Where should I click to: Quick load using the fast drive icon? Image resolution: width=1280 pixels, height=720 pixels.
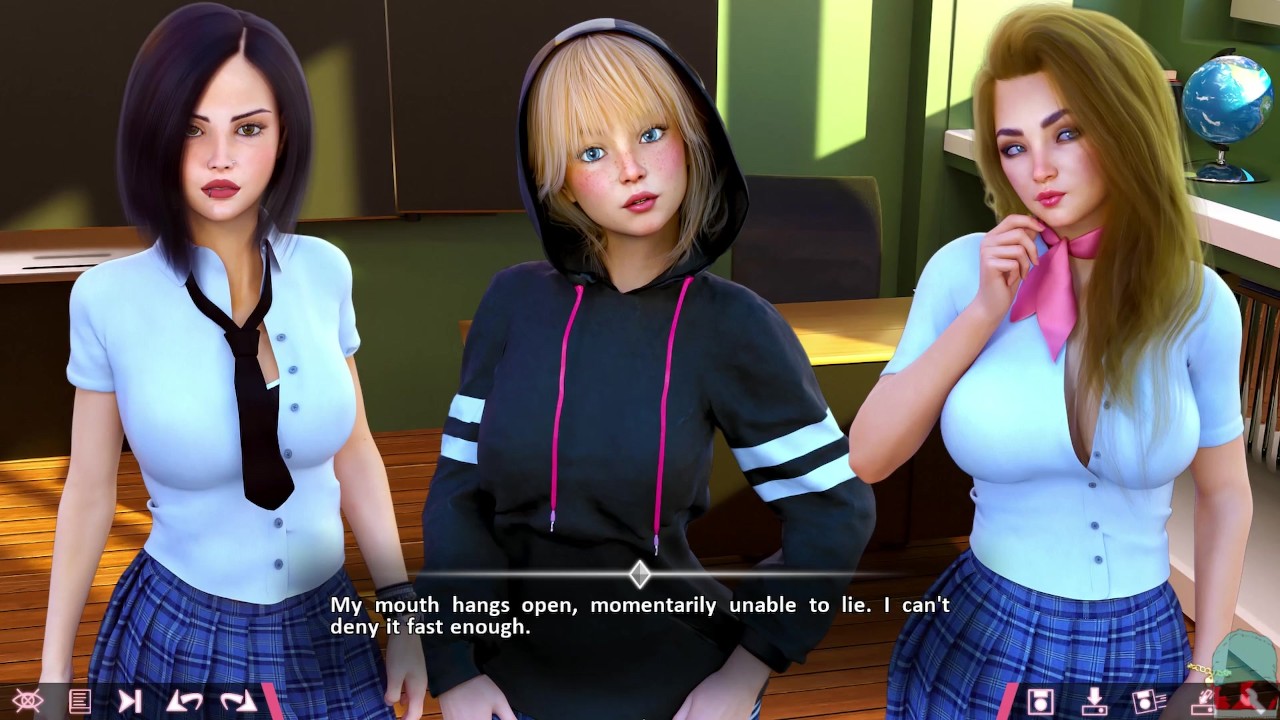click(x=1203, y=701)
